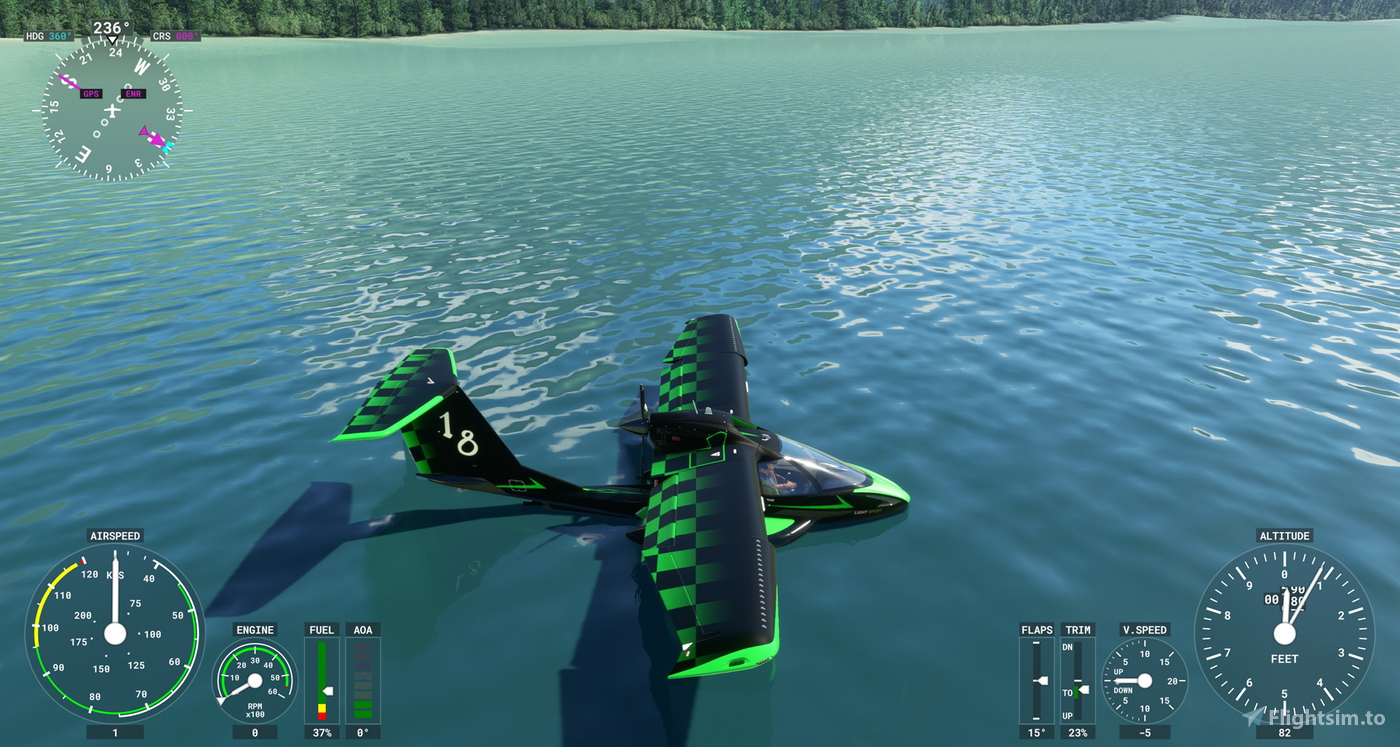Toggle the GPS mode annunciator

(93, 93)
